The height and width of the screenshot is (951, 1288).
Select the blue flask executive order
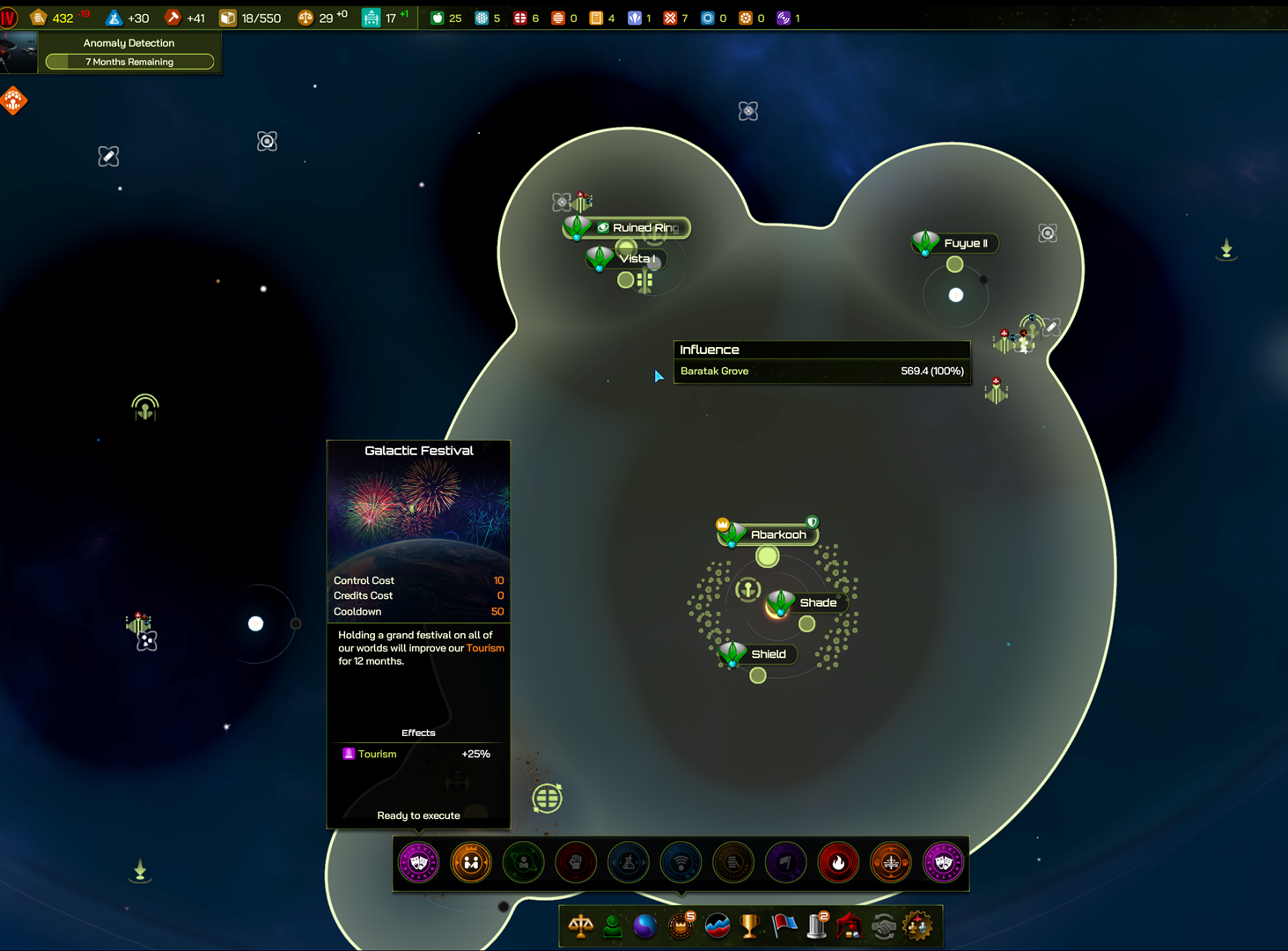(x=628, y=863)
